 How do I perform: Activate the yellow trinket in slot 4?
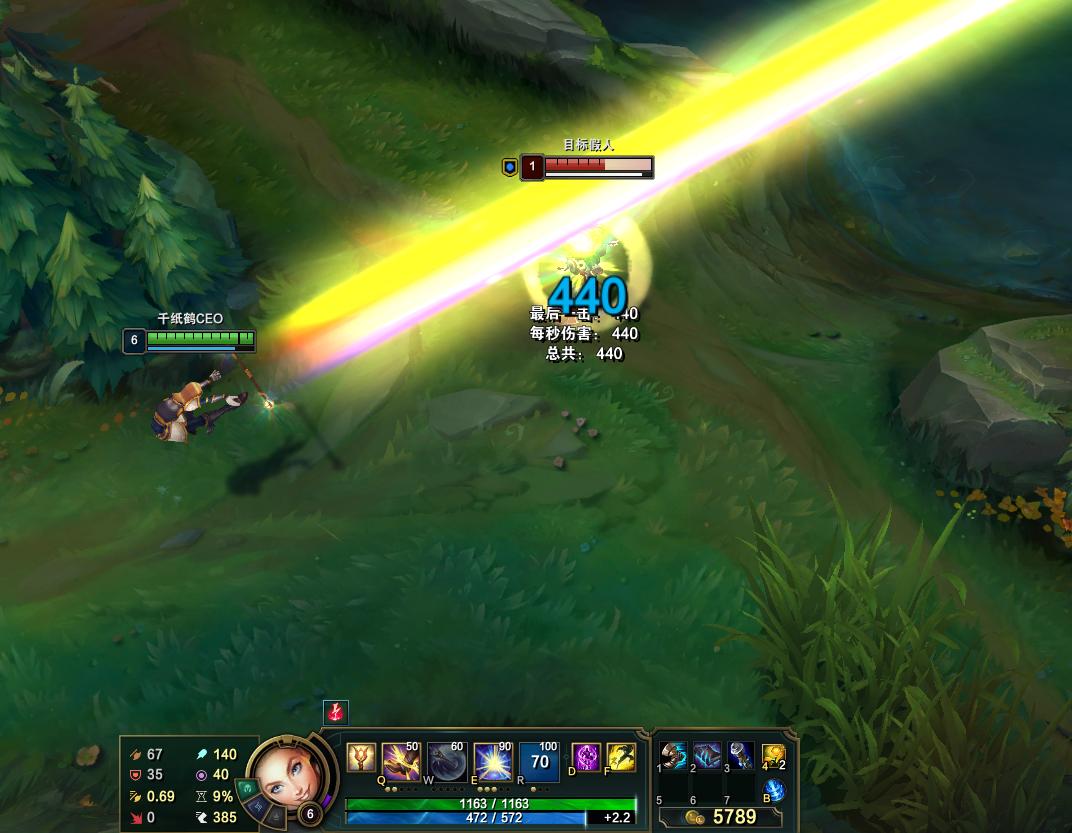pyautogui.click(x=773, y=755)
